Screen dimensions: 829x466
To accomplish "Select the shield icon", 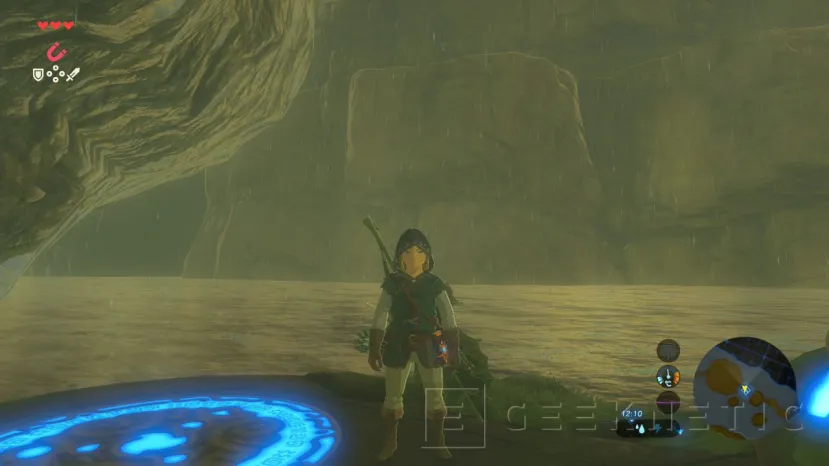I will coord(39,74).
